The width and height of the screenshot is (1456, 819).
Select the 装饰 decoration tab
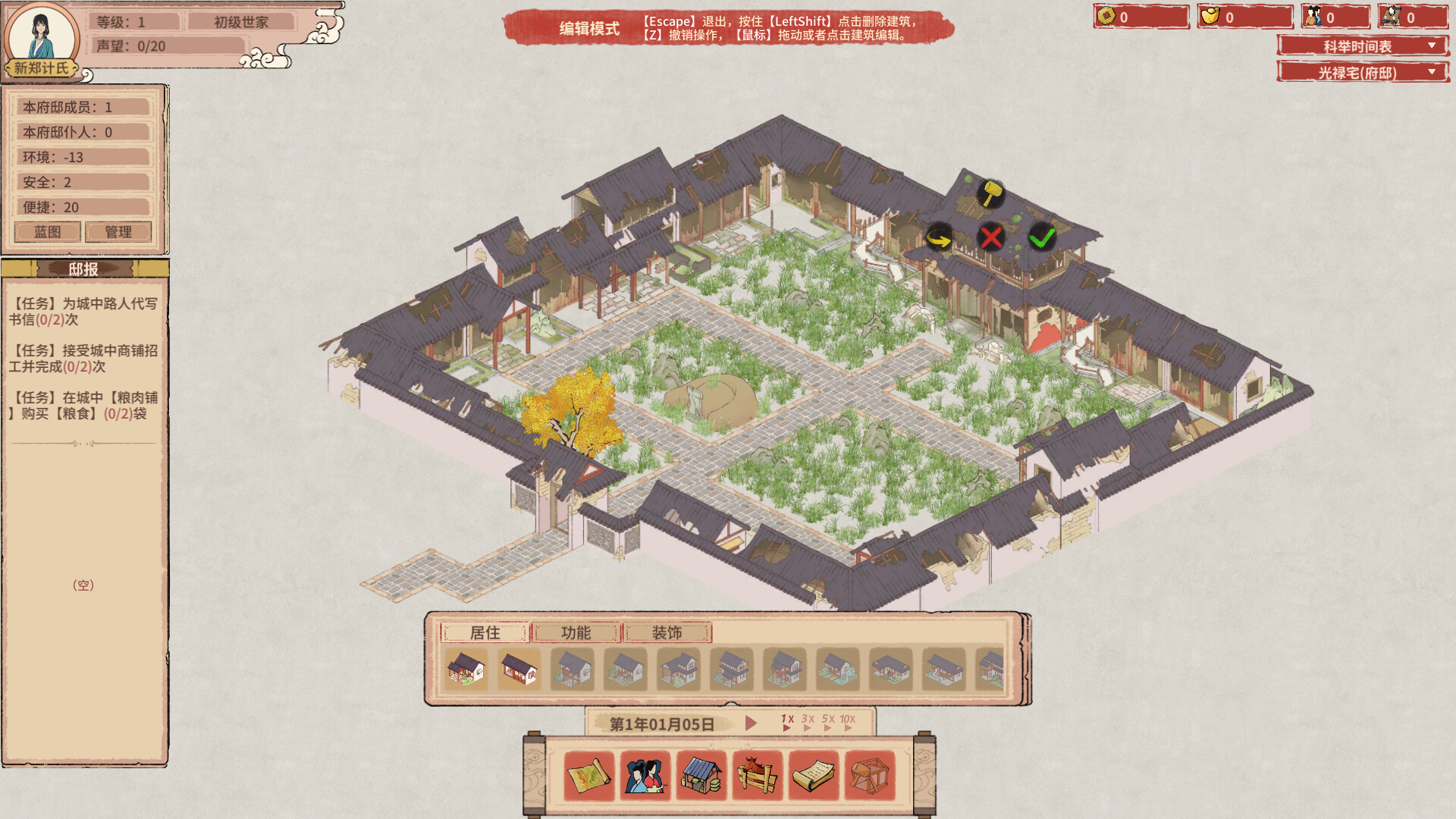667,633
